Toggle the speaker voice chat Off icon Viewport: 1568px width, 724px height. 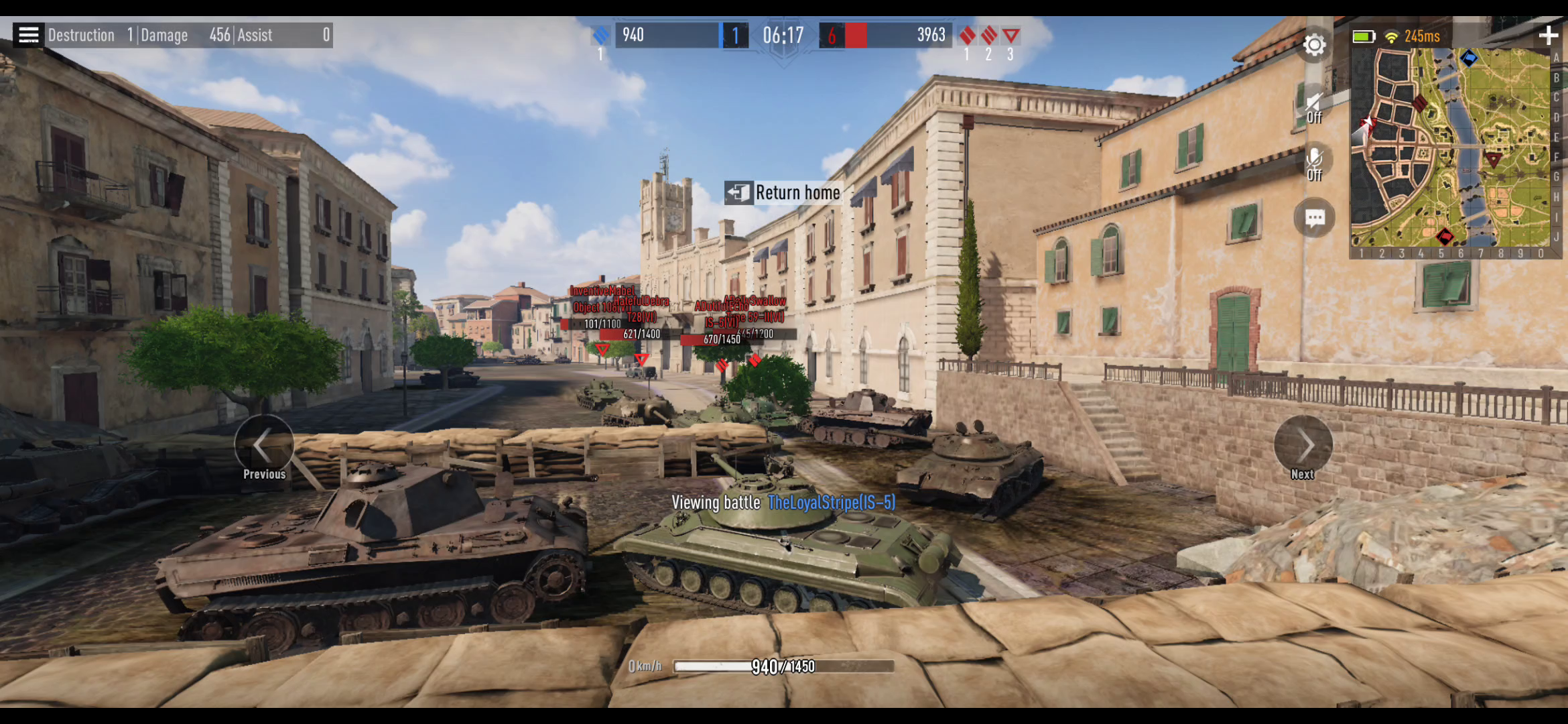1314,106
